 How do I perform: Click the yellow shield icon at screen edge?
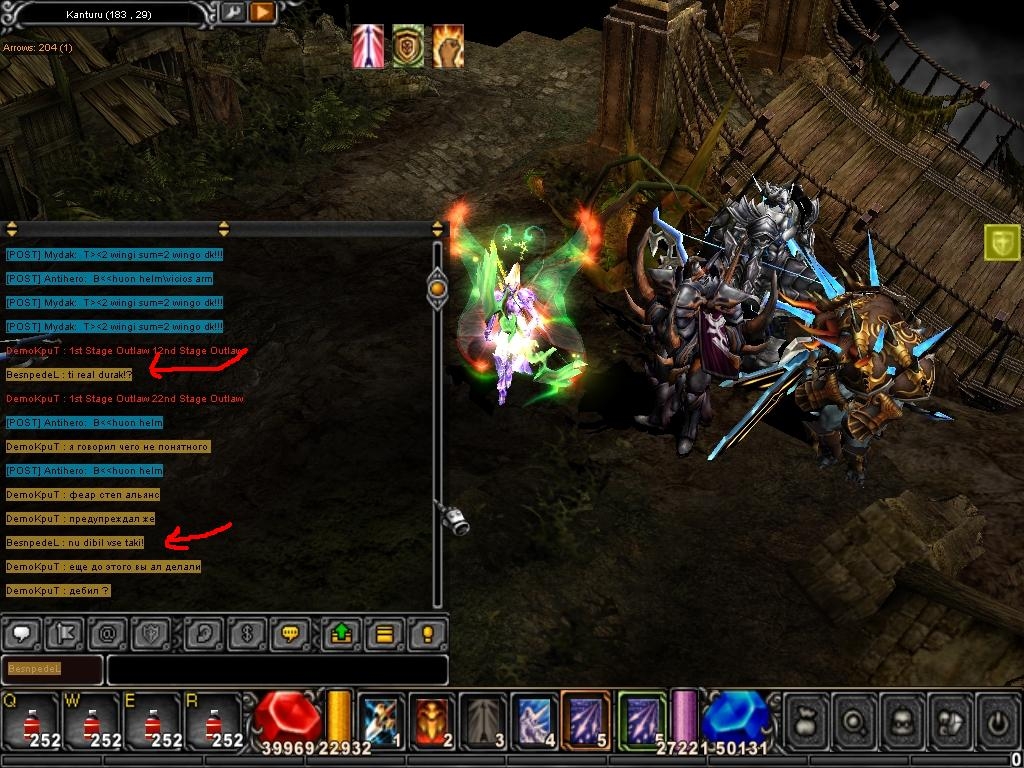point(1002,242)
